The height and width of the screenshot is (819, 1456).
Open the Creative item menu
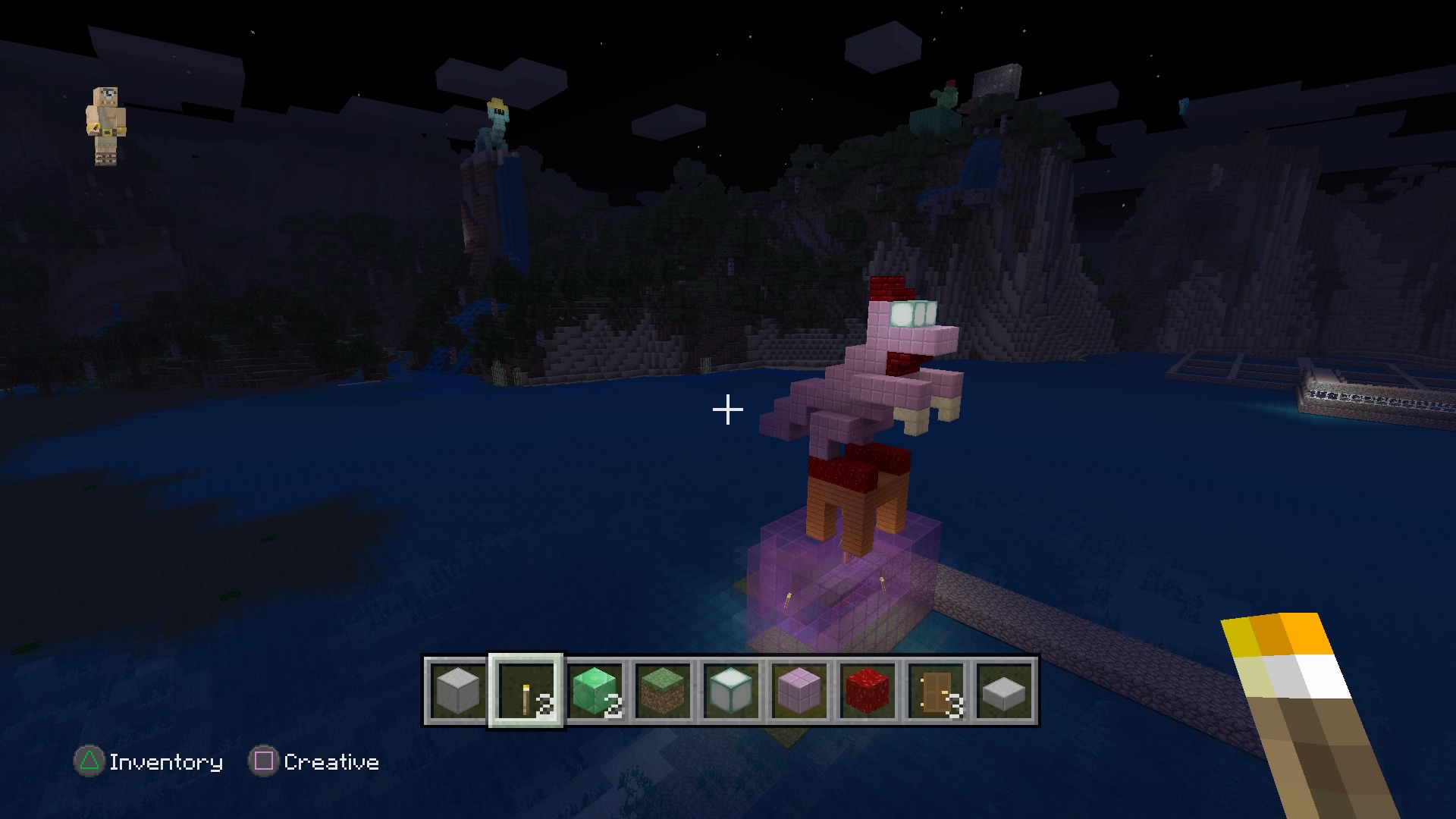pyautogui.click(x=331, y=761)
